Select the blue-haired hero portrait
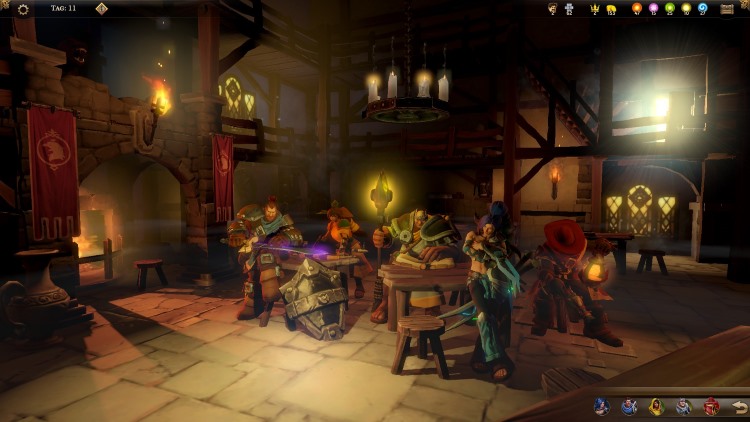Screen dimensions: 750x422 [601, 406]
